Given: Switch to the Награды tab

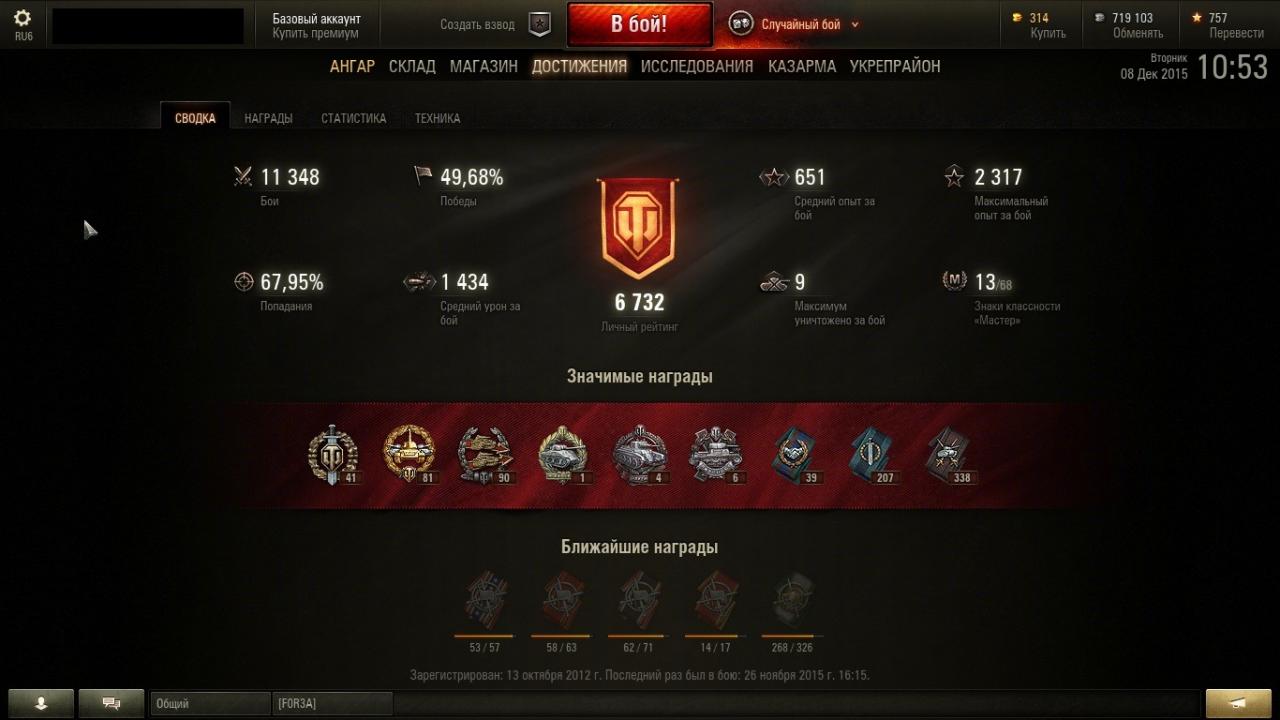Looking at the screenshot, I should (268, 118).
